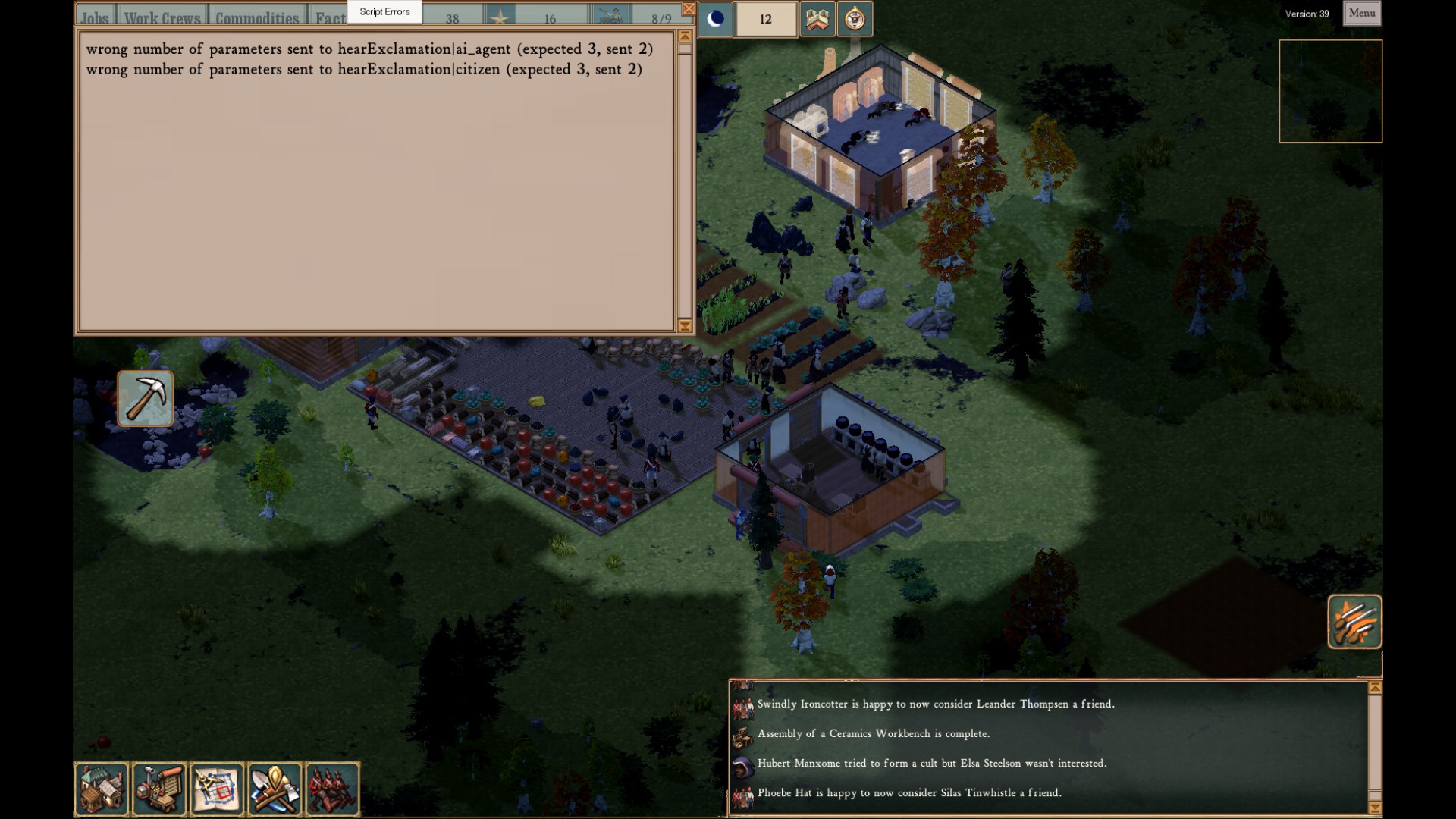The height and width of the screenshot is (819, 1456).
Task: Click the minimap frame
Action: click(1330, 91)
